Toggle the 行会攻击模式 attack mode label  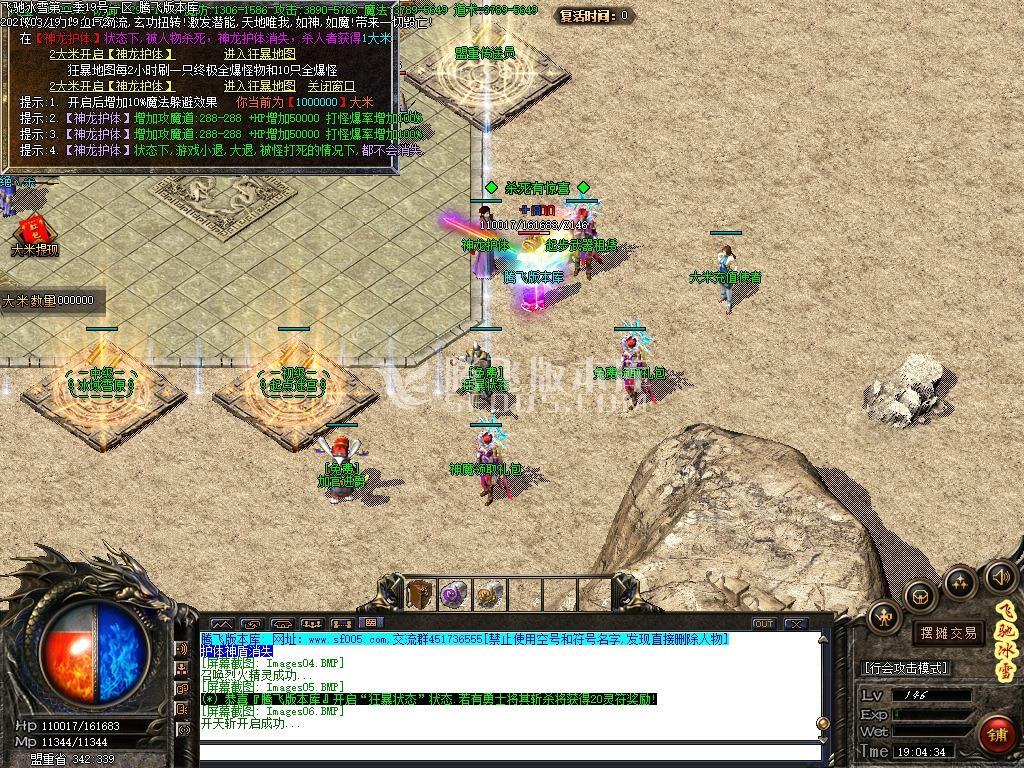[906, 667]
